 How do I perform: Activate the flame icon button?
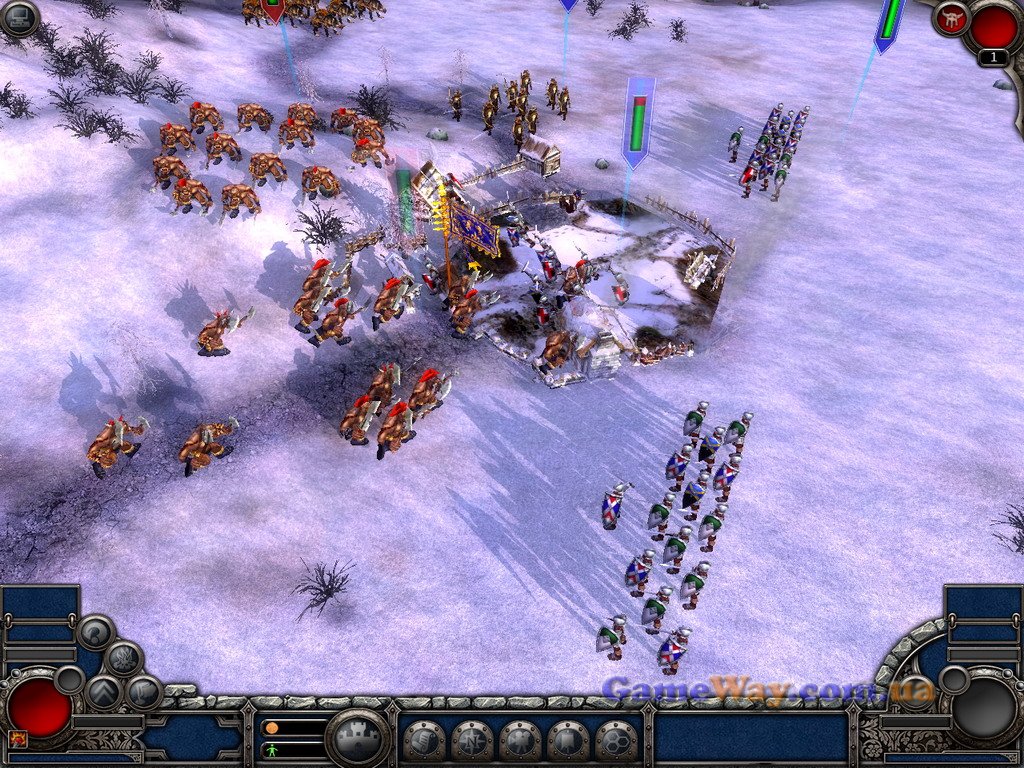(x=123, y=658)
